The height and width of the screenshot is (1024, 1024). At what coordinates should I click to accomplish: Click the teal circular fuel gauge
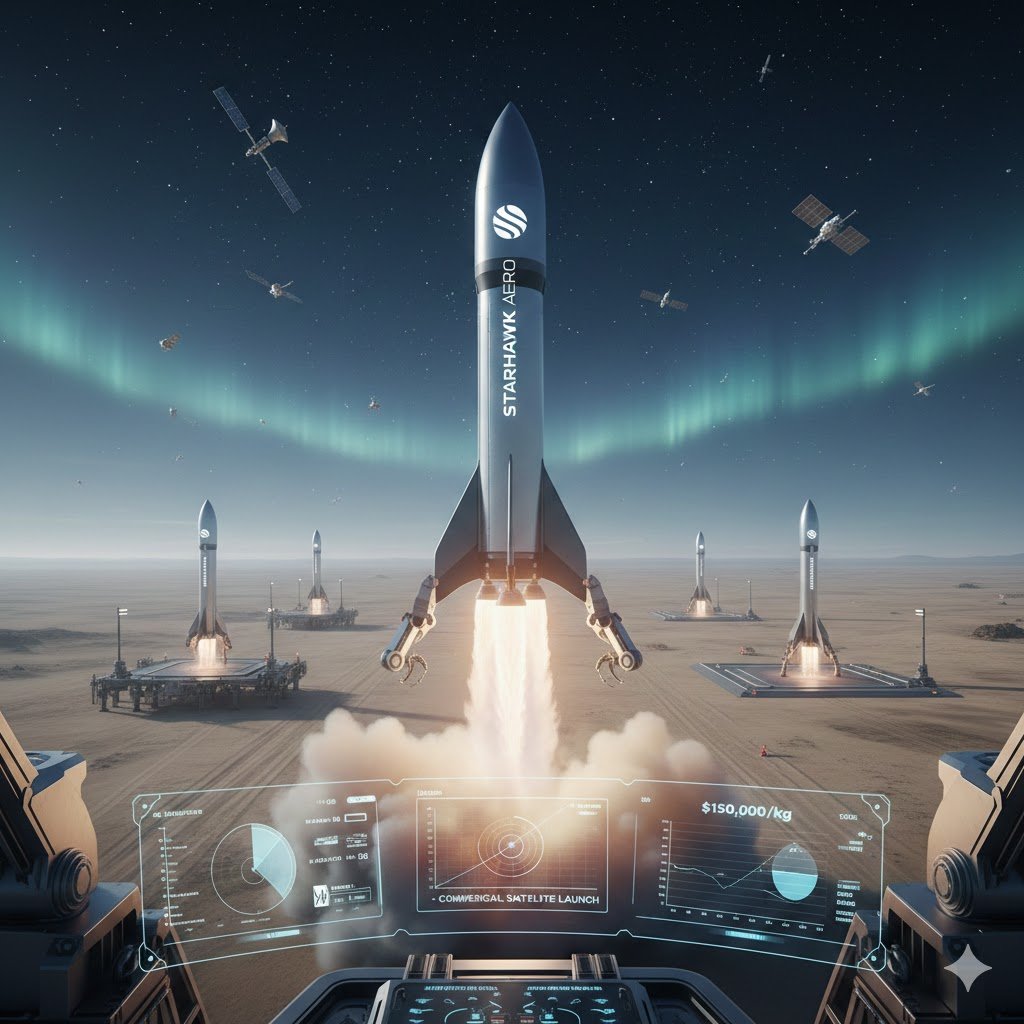[x=795, y=871]
